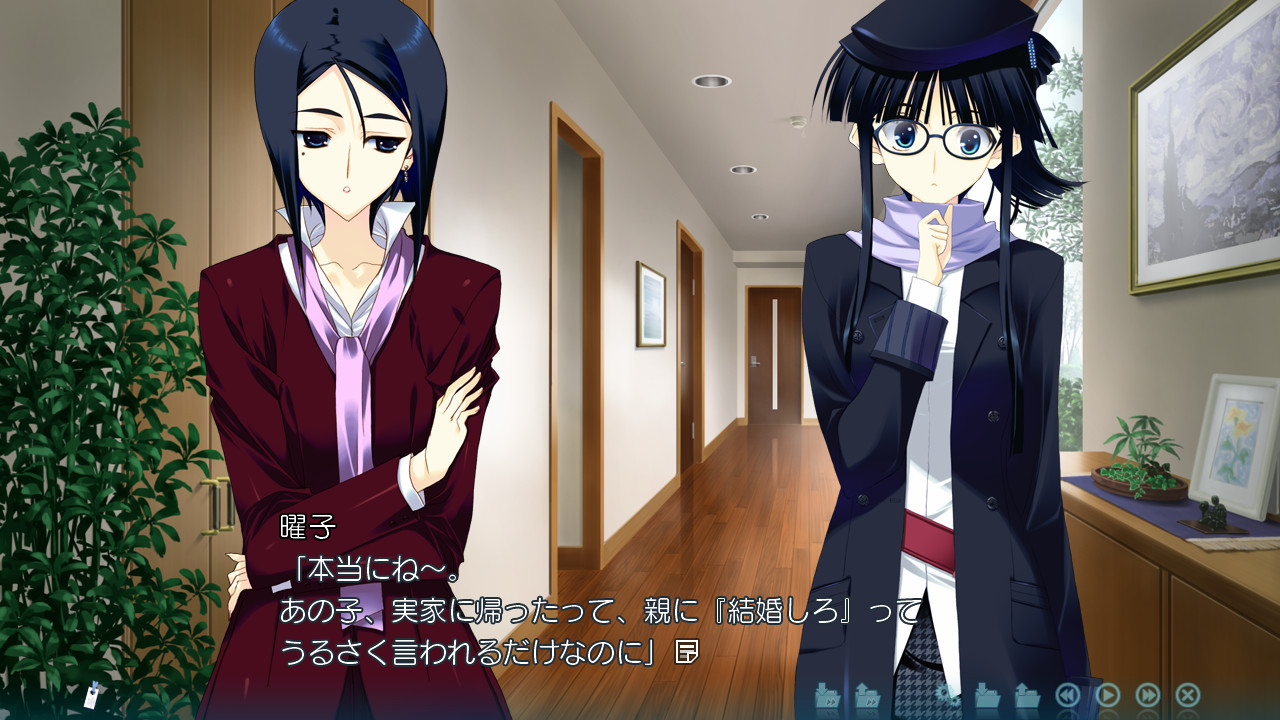Open the save screen with the down-arrow folder icon

click(x=989, y=697)
